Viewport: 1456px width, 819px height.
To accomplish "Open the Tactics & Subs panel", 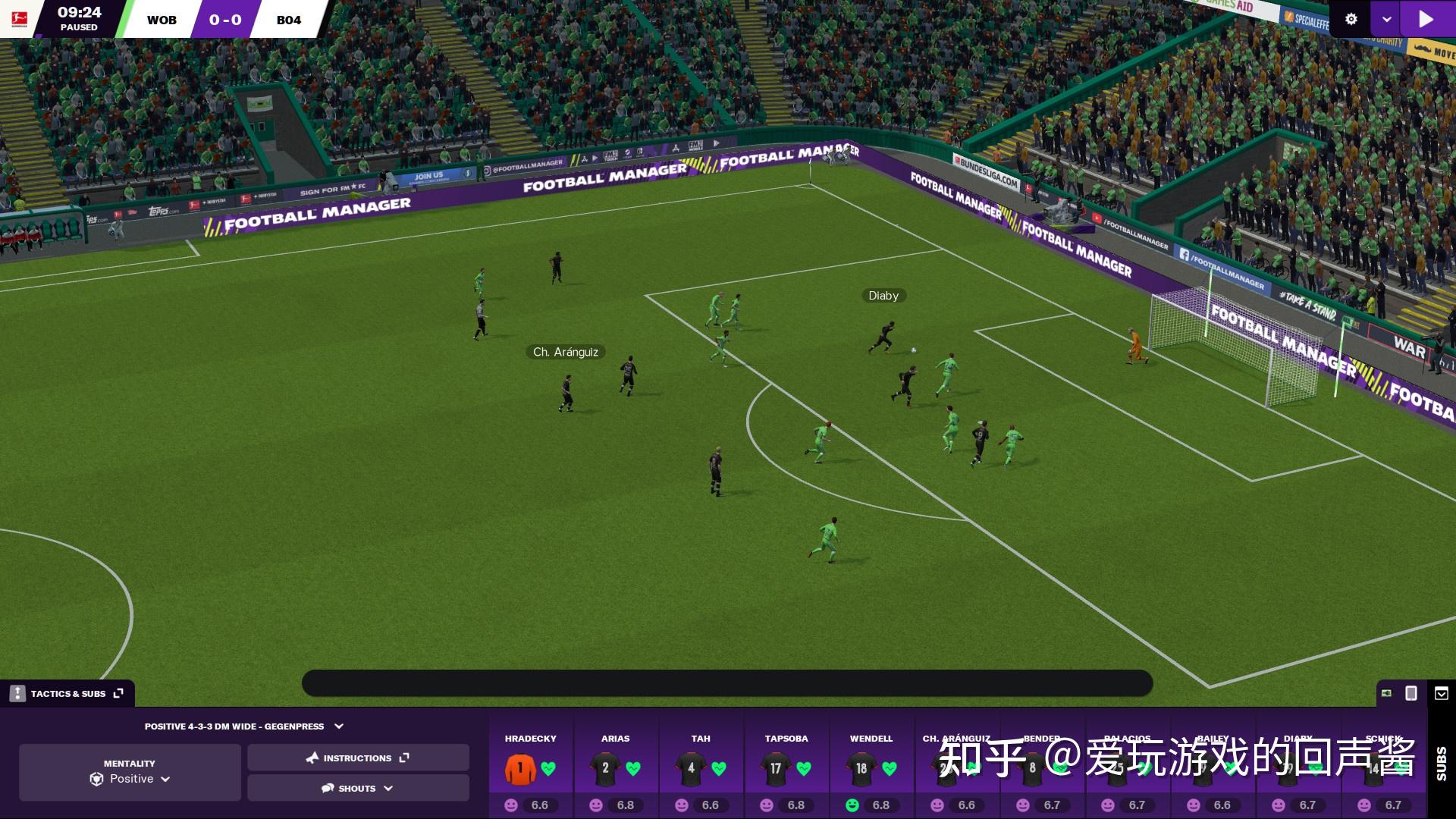I will click(67, 693).
